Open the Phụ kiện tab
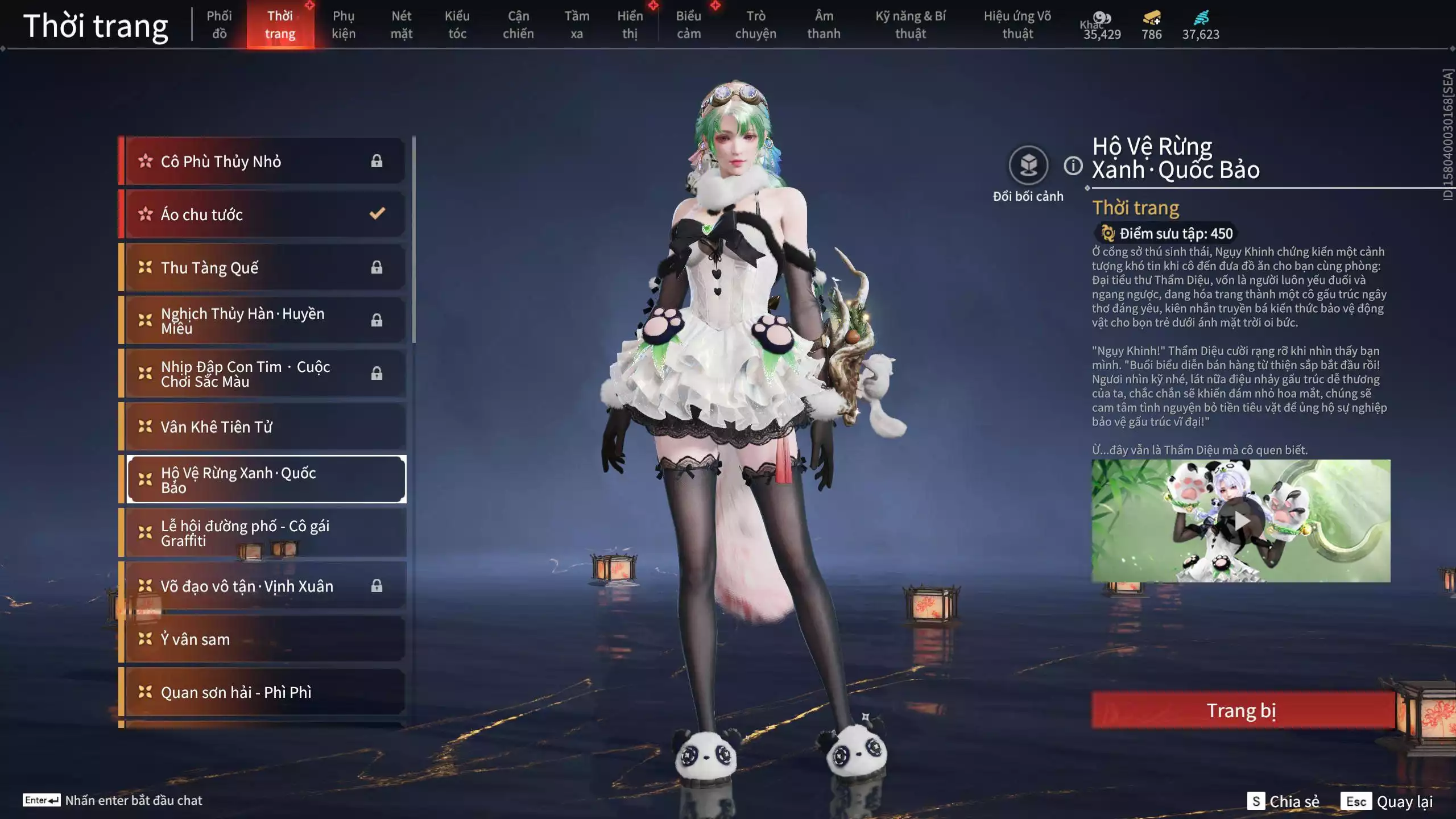This screenshot has width=1456, height=819. (x=344, y=25)
